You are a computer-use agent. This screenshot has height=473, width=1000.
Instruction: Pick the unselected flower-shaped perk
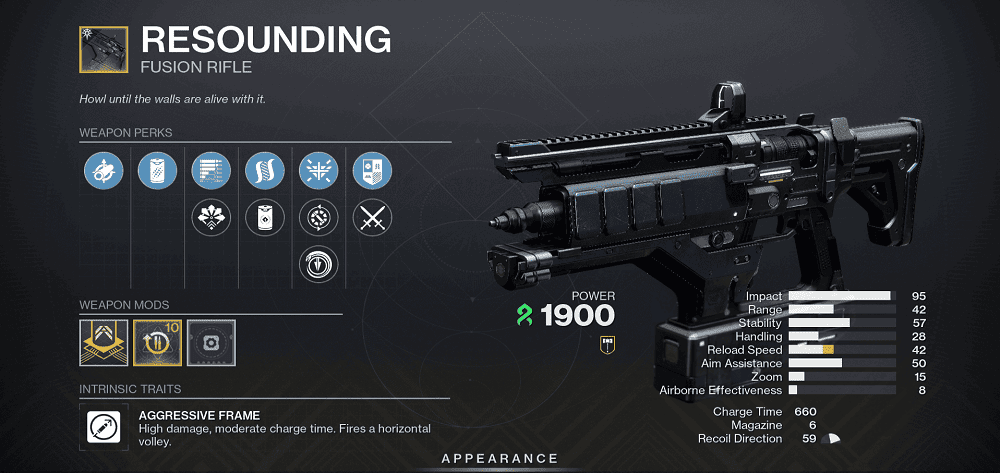[x=211, y=216]
